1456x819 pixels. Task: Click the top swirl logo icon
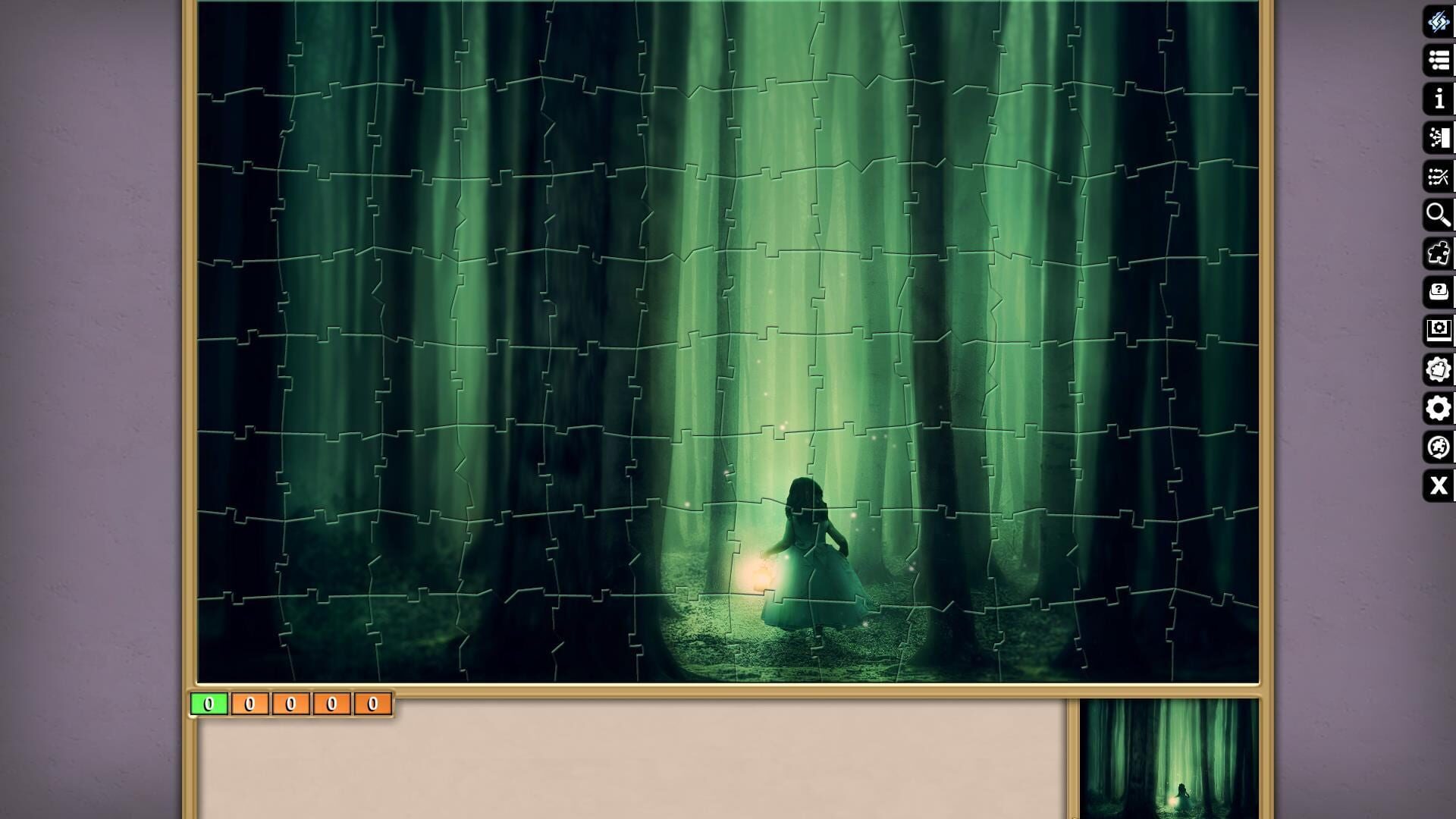pos(1439,22)
